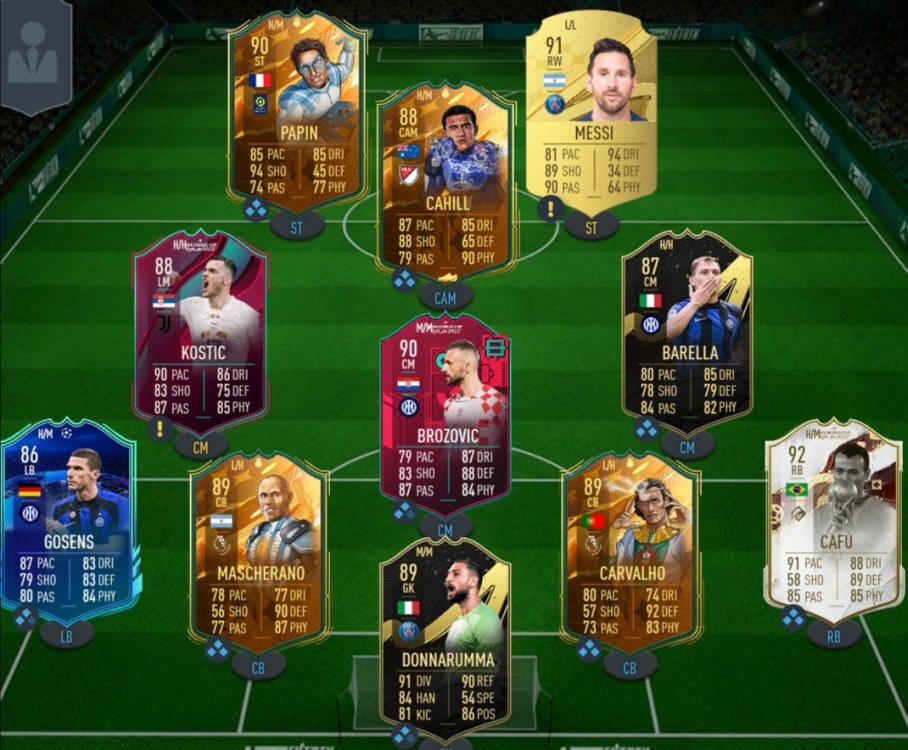Pick the Kostic player card
Image resolution: width=908 pixels, height=750 pixels.
[x=201, y=330]
